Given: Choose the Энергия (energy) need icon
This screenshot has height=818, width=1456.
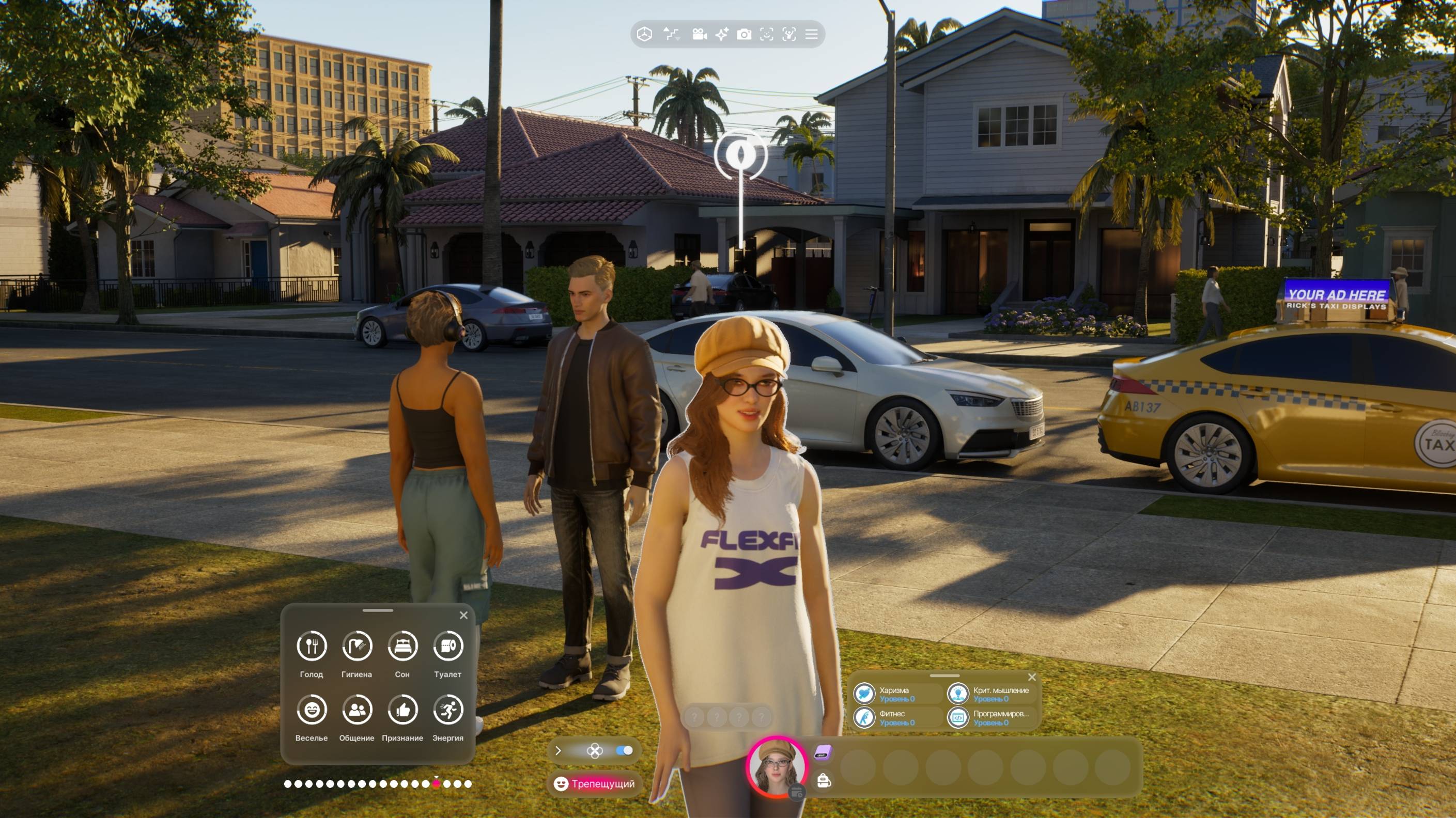Looking at the screenshot, I should [447, 710].
